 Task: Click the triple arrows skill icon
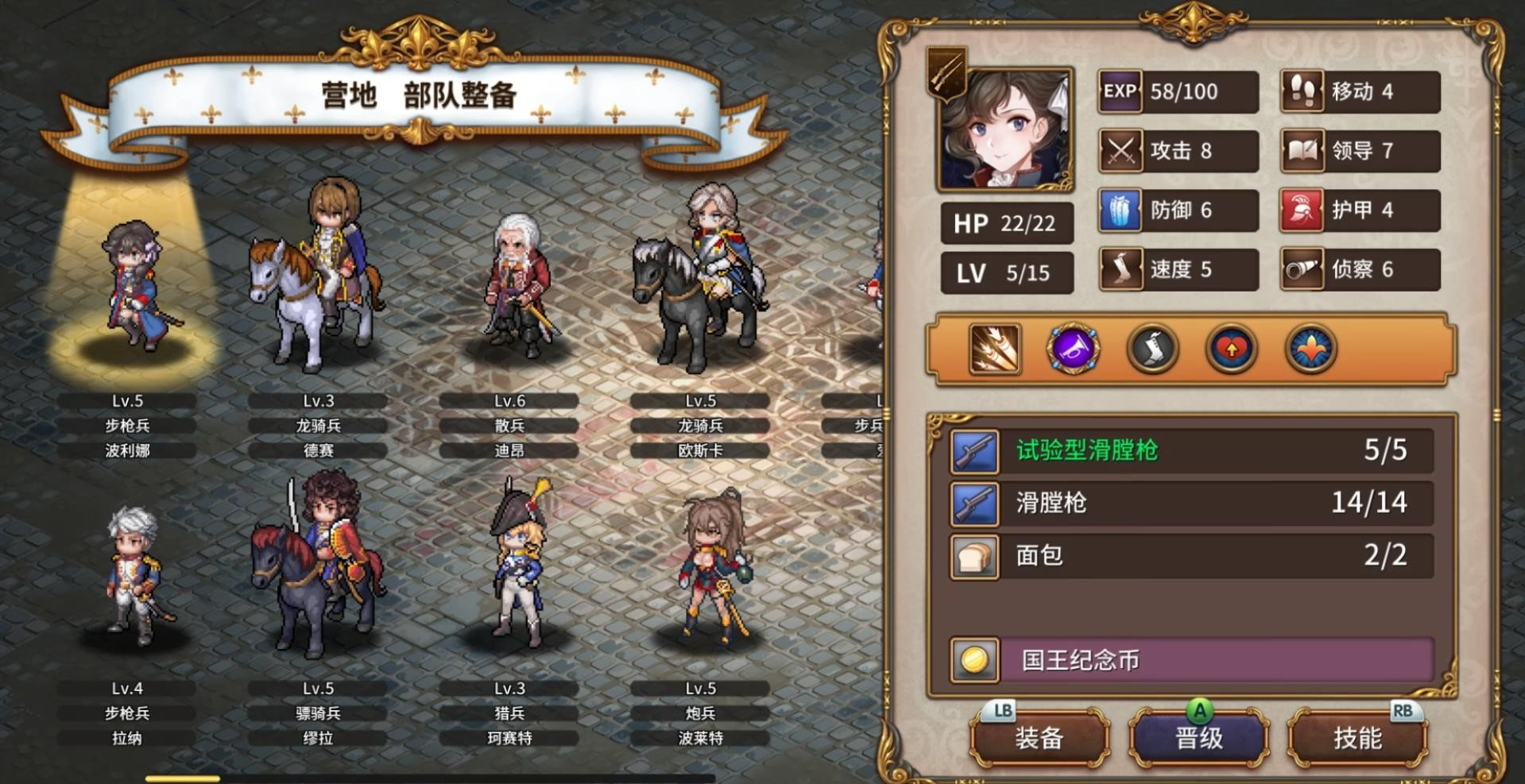pos(995,349)
